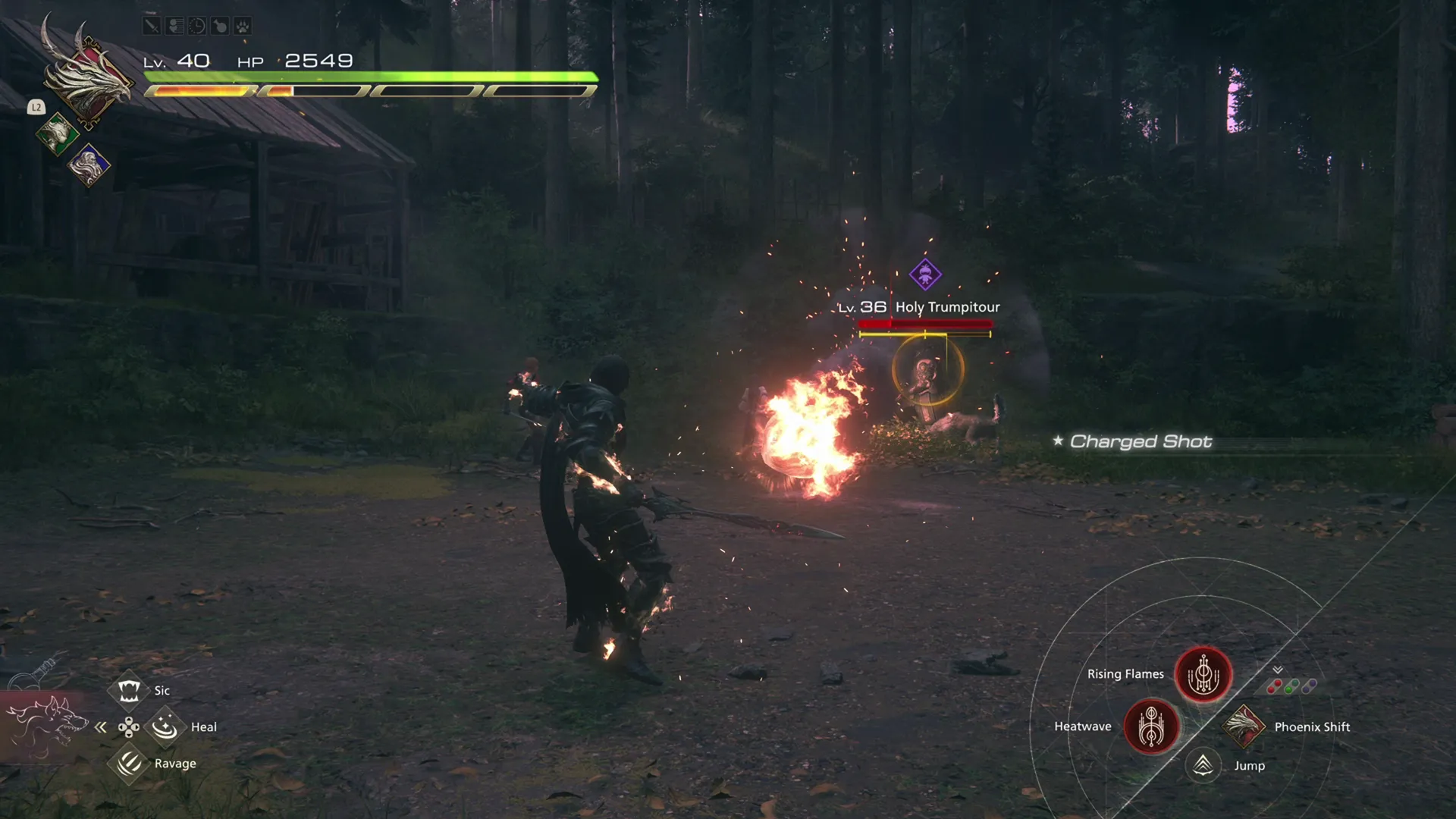This screenshot has height=819, width=1456.
Task: Click the Phoenix Shift eikon emblem
Action: pos(1244,726)
